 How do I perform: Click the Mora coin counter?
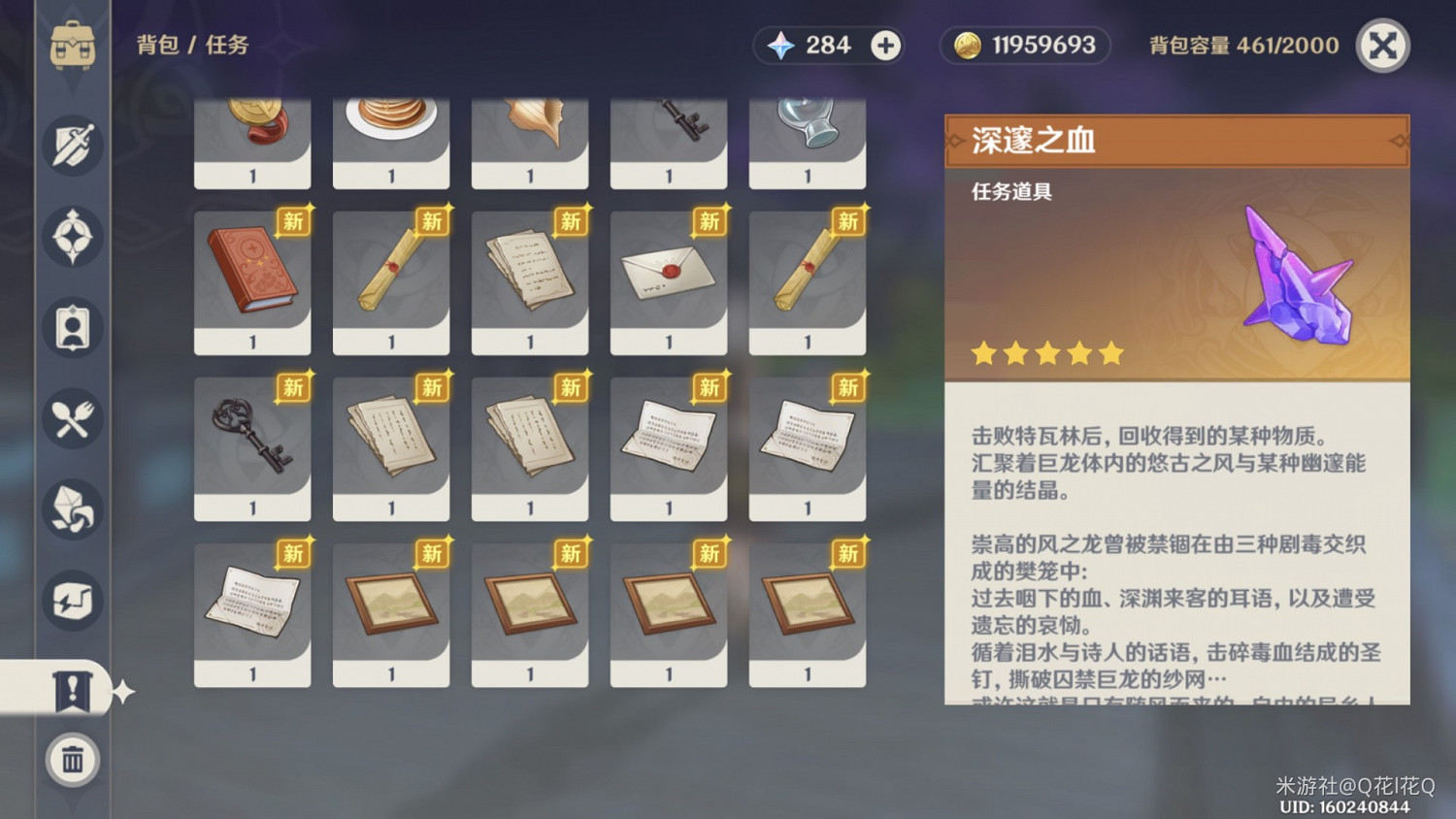(1024, 45)
